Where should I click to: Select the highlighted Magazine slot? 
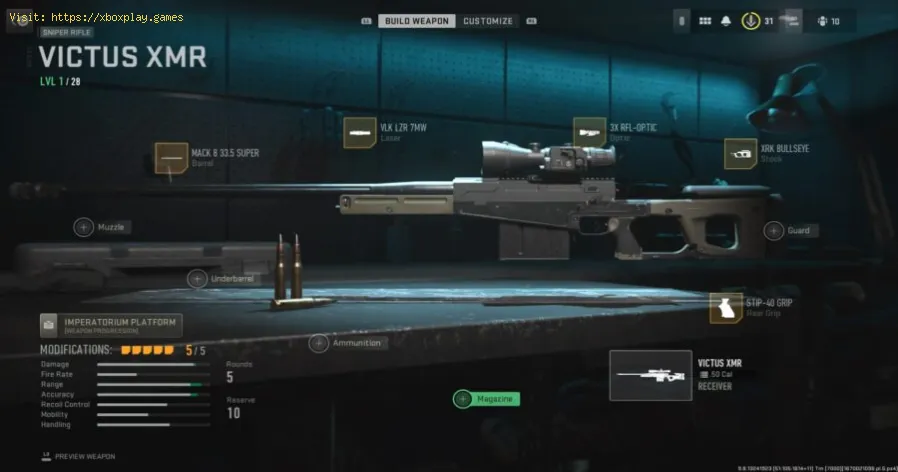463,399
